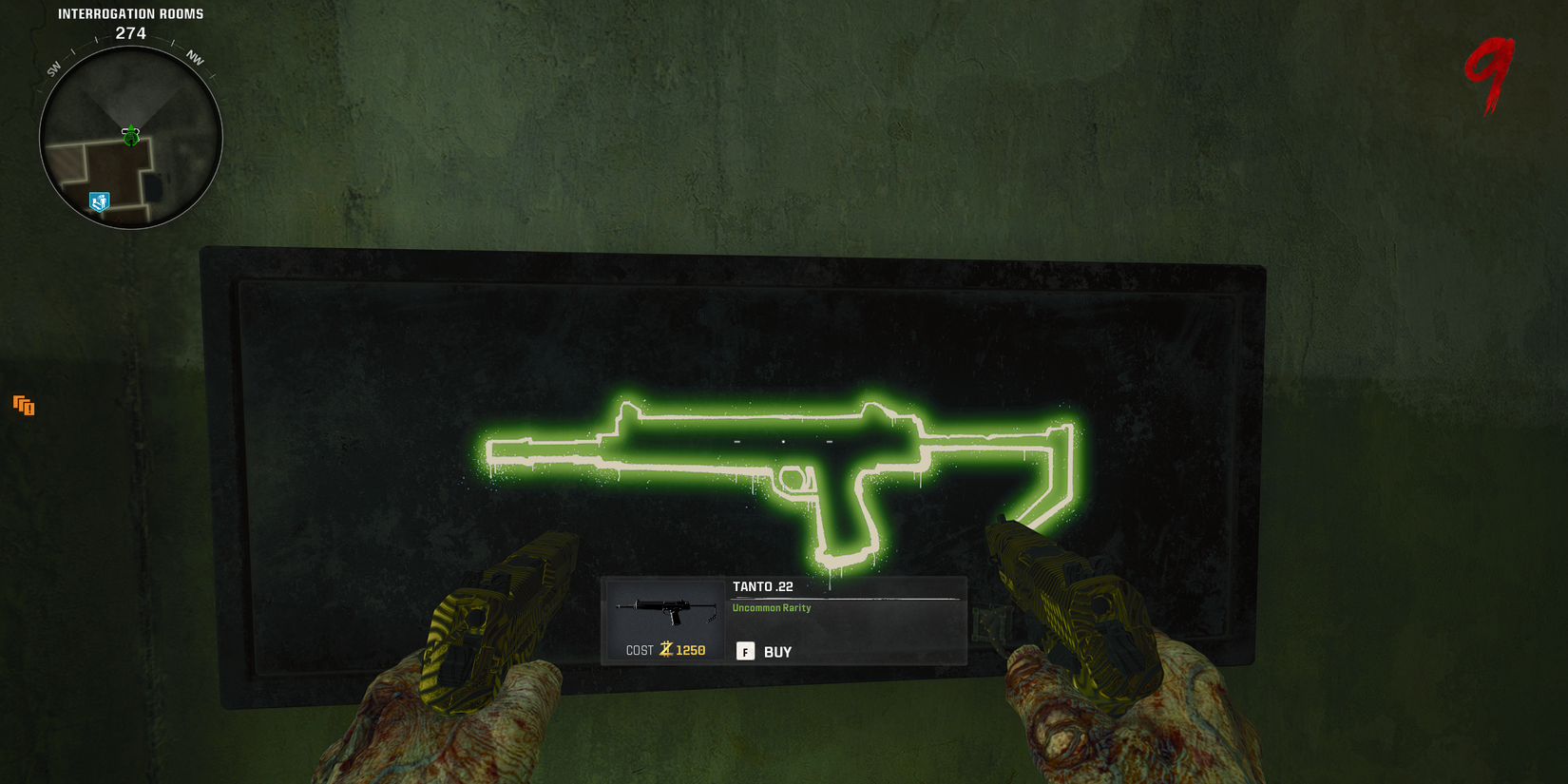Select the crafting table icon on the minimap
Screen dimensions: 1568x784
tap(99, 201)
